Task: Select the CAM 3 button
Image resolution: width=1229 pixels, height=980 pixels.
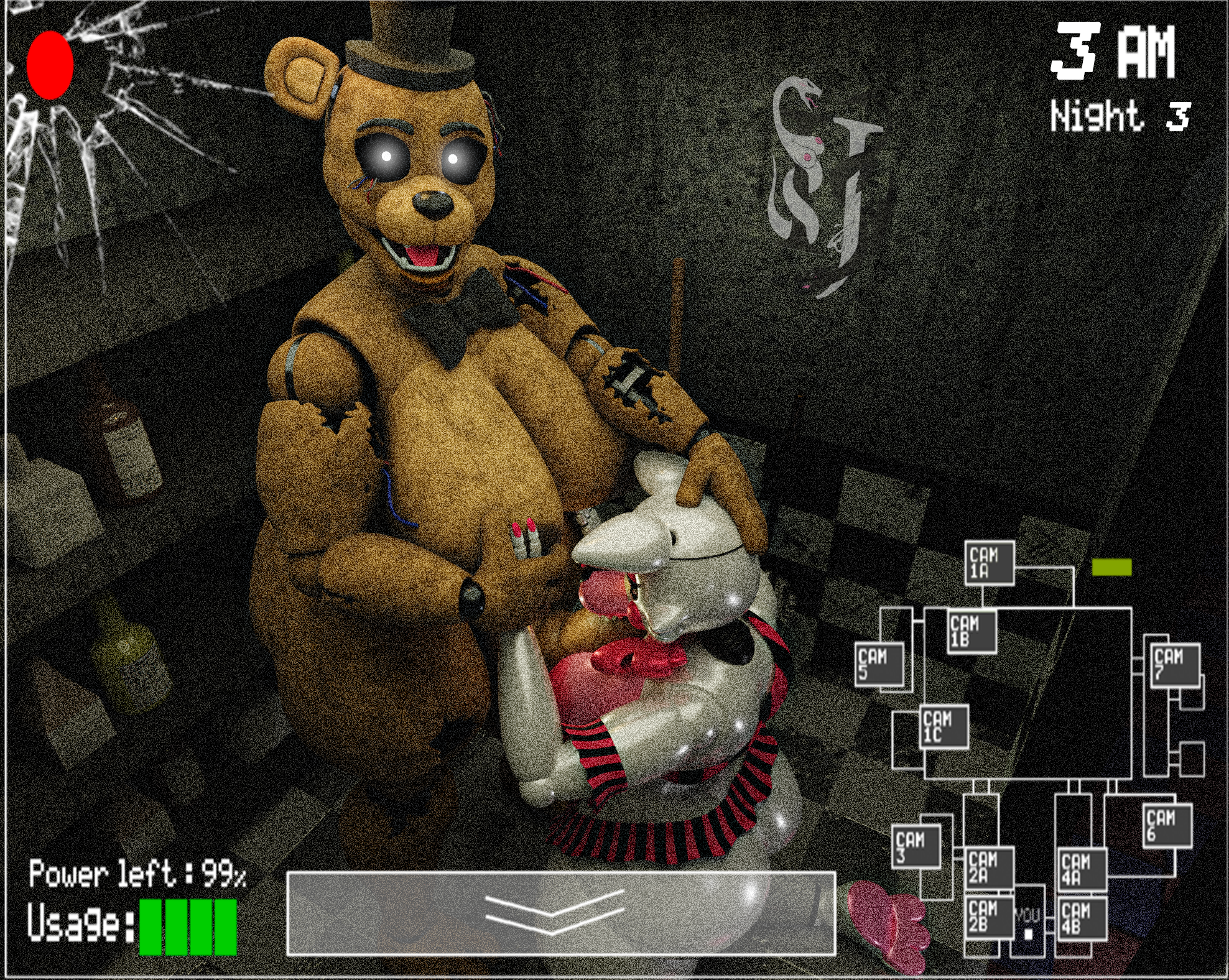Action: [916, 847]
